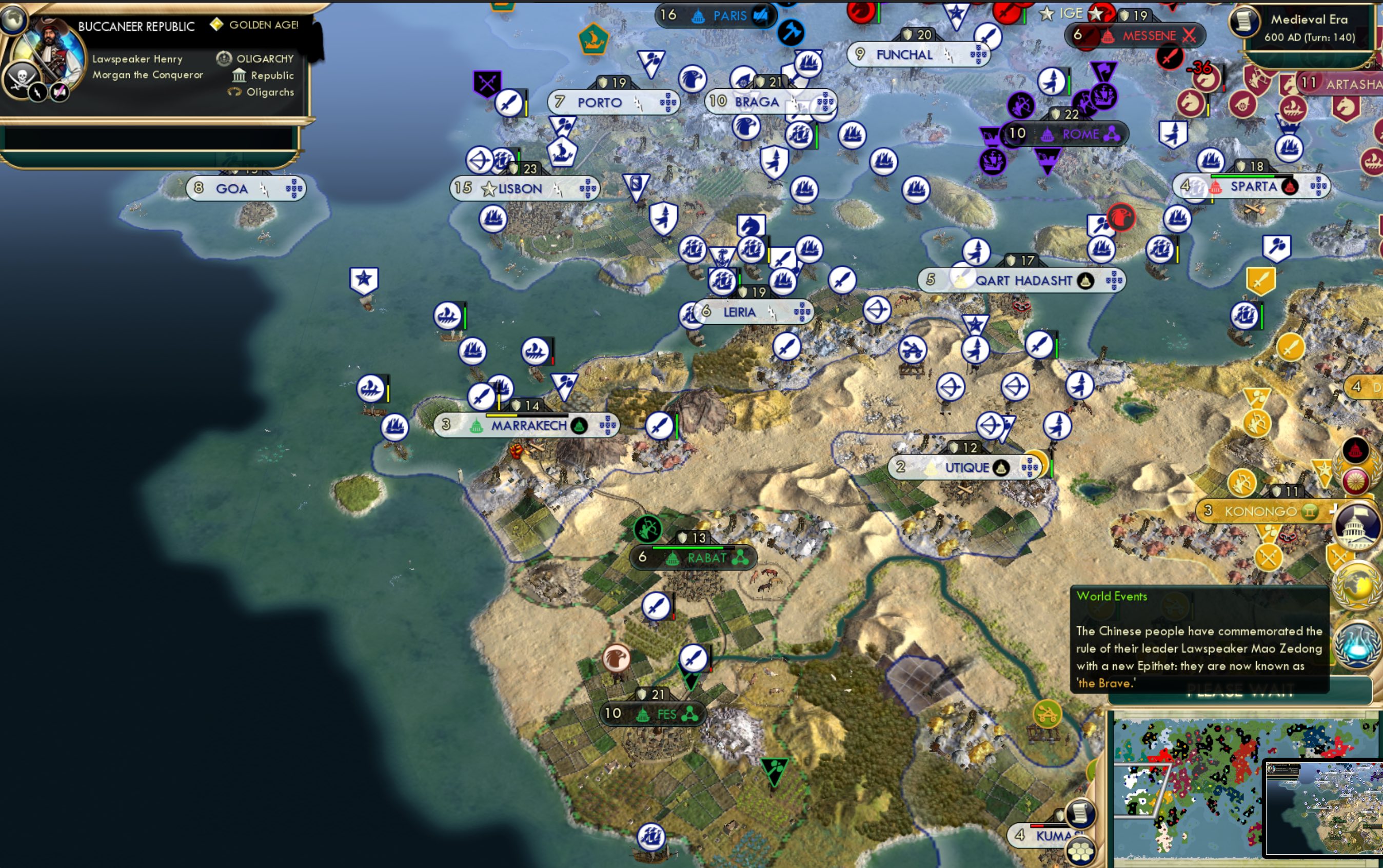Click the Golden Age diamond indicator

click(x=217, y=25)
